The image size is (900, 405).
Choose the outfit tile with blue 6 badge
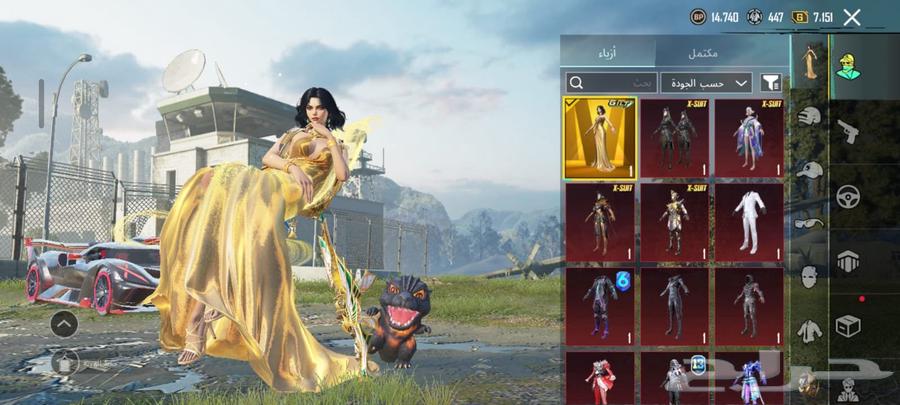(600, 304)
